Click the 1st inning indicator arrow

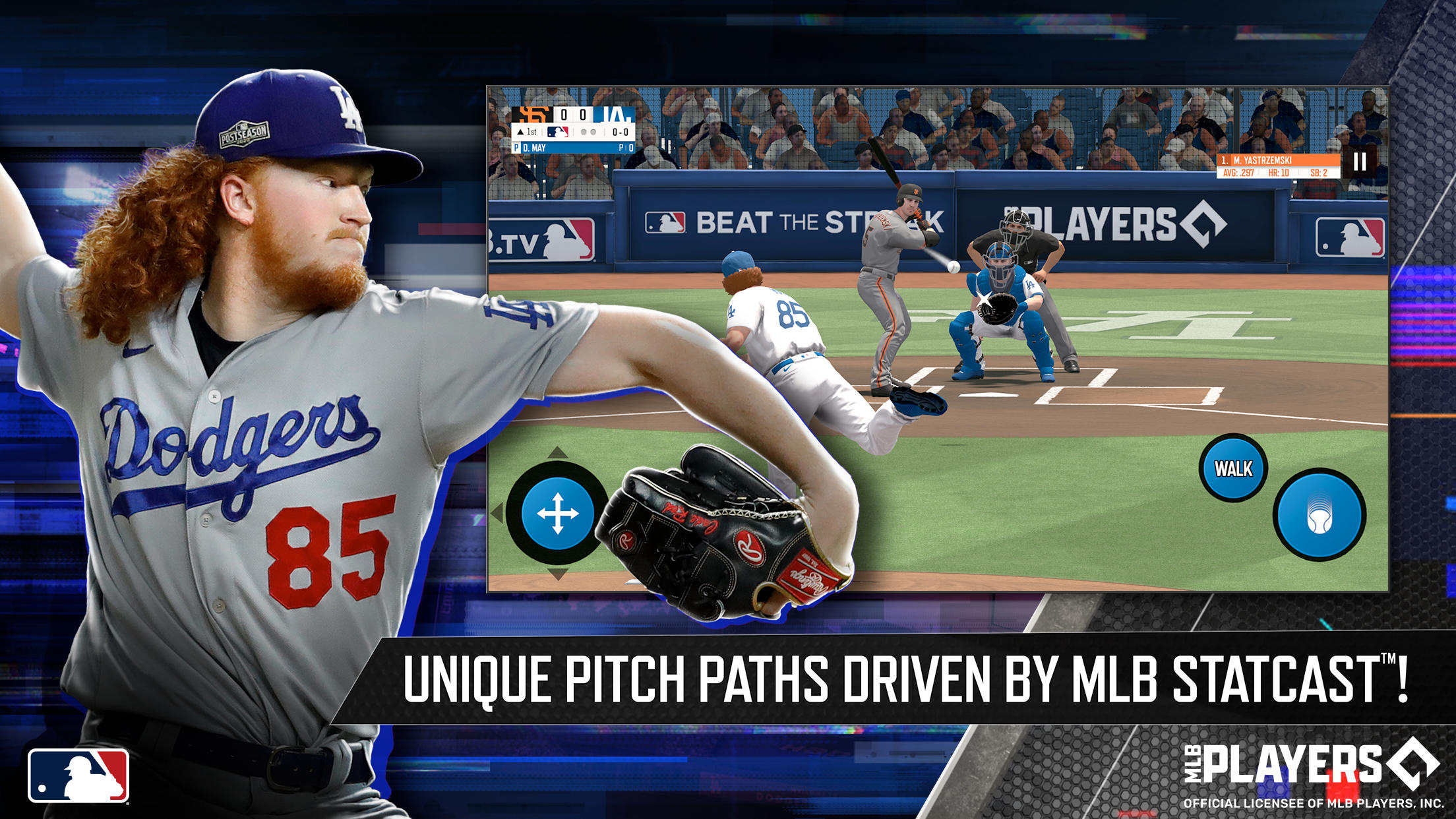click(520, 132)
